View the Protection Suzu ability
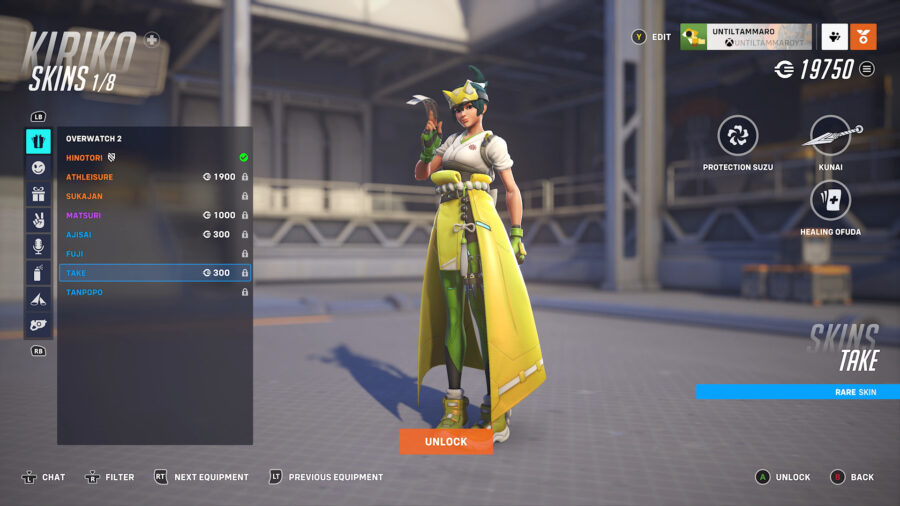 pyautogui.click(x=738, y=136)
